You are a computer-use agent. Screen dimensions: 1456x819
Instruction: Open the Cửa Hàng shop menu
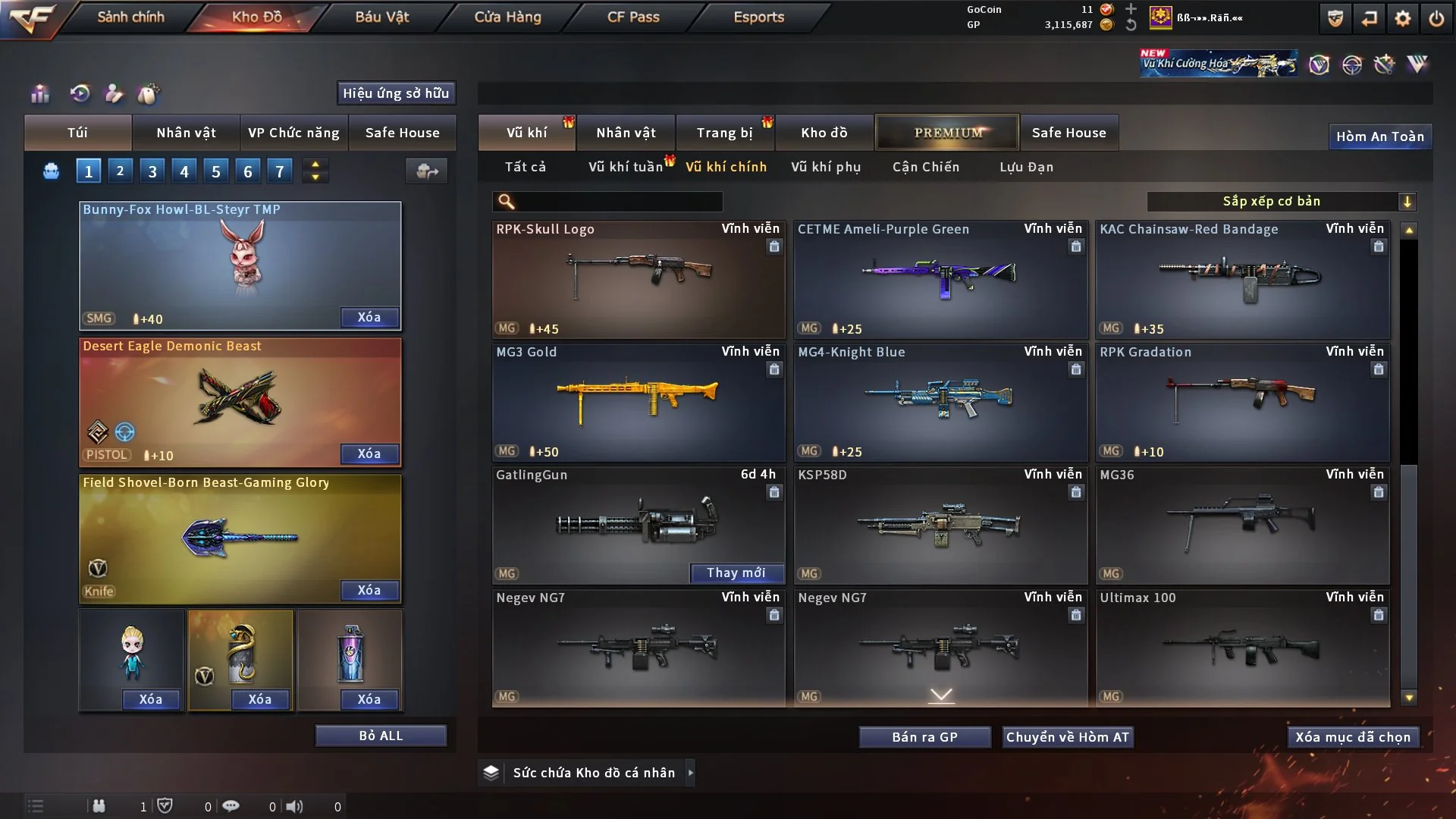(x=507, y=17)
